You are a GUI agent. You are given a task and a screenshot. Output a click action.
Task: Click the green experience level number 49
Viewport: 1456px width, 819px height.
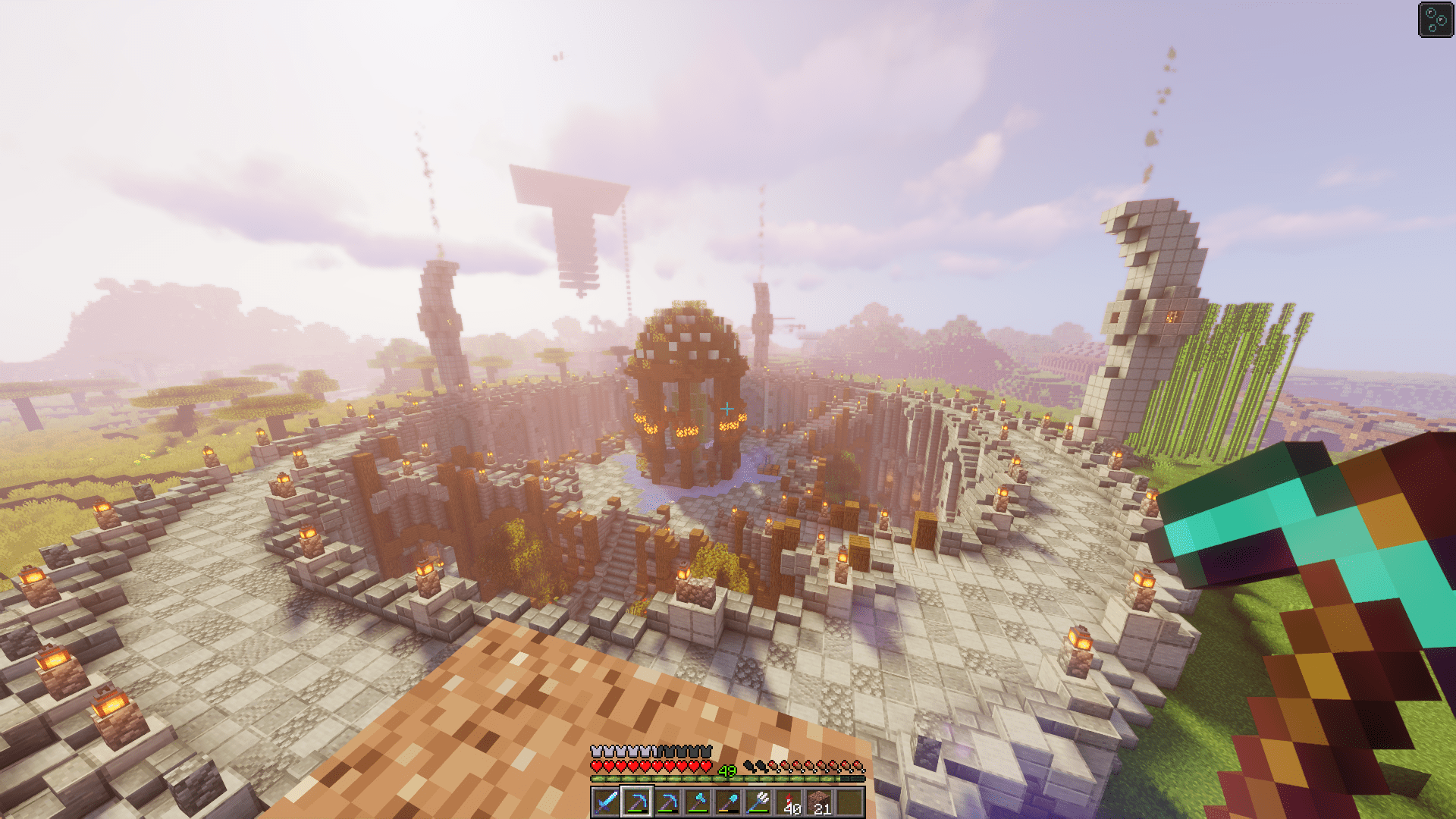coord(726,770)
